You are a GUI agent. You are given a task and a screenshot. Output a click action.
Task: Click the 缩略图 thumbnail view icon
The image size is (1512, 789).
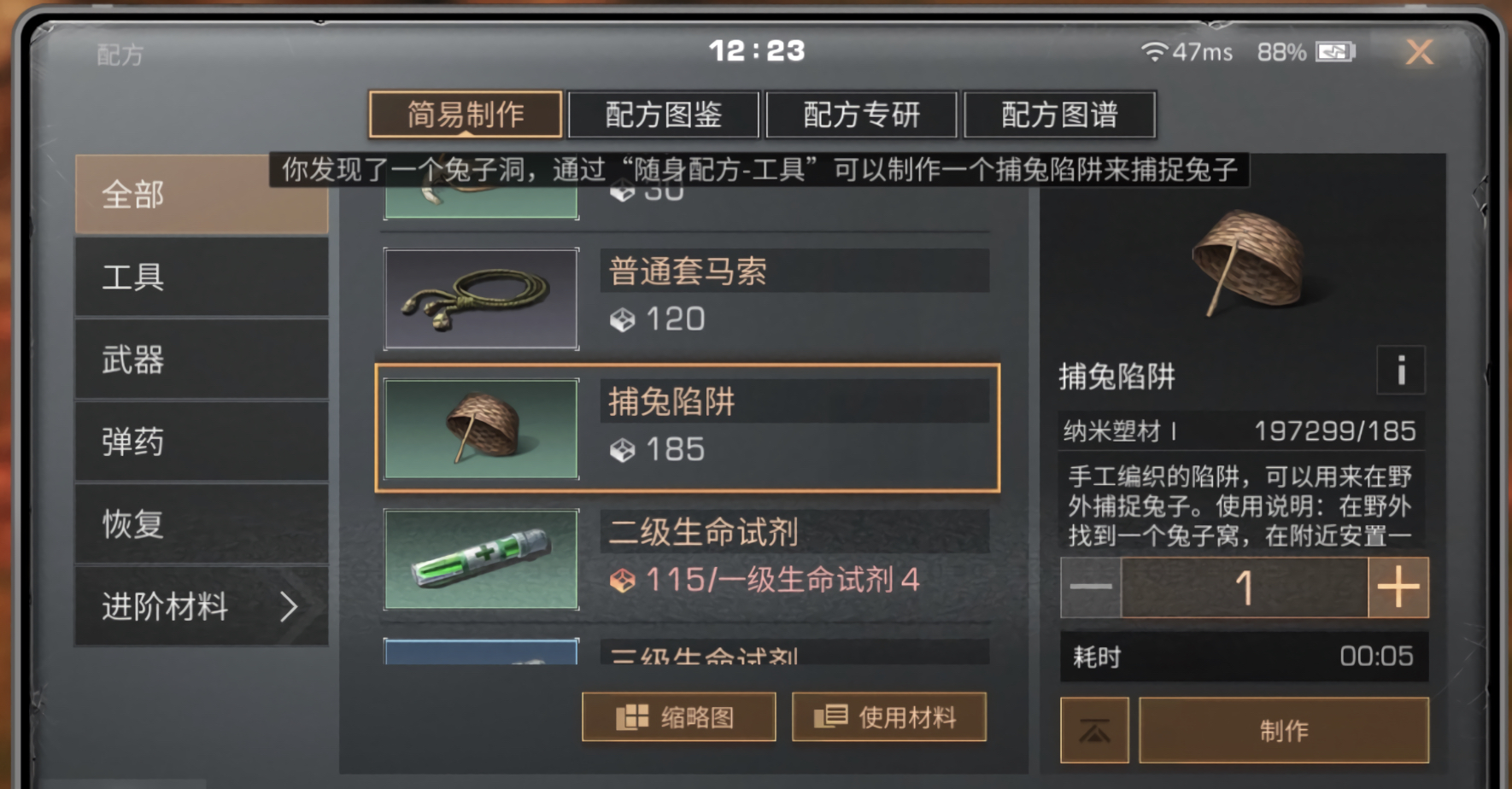pos(632,716)
